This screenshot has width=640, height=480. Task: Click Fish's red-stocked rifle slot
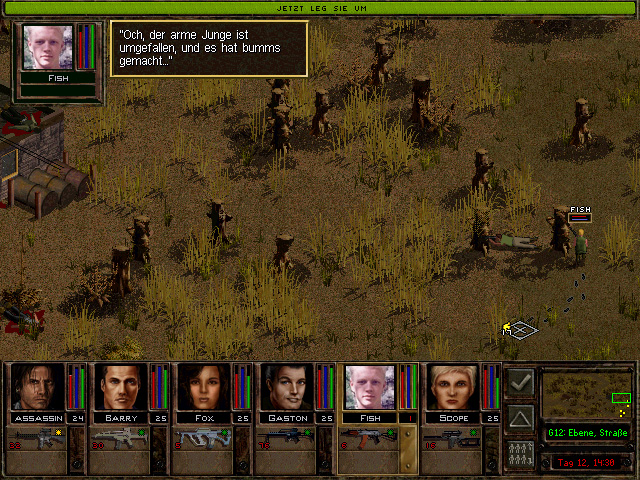pyautogui.click(x=368, y=439)
